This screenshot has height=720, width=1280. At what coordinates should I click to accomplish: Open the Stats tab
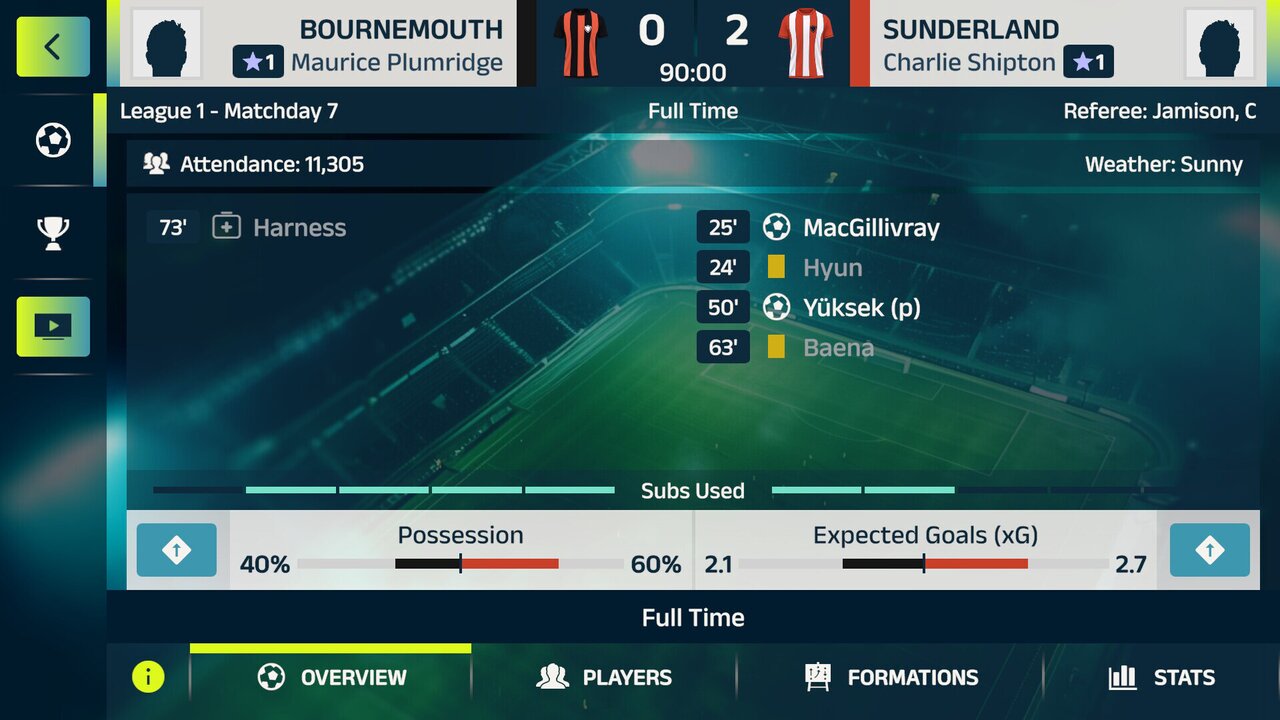coord(1162,677)
